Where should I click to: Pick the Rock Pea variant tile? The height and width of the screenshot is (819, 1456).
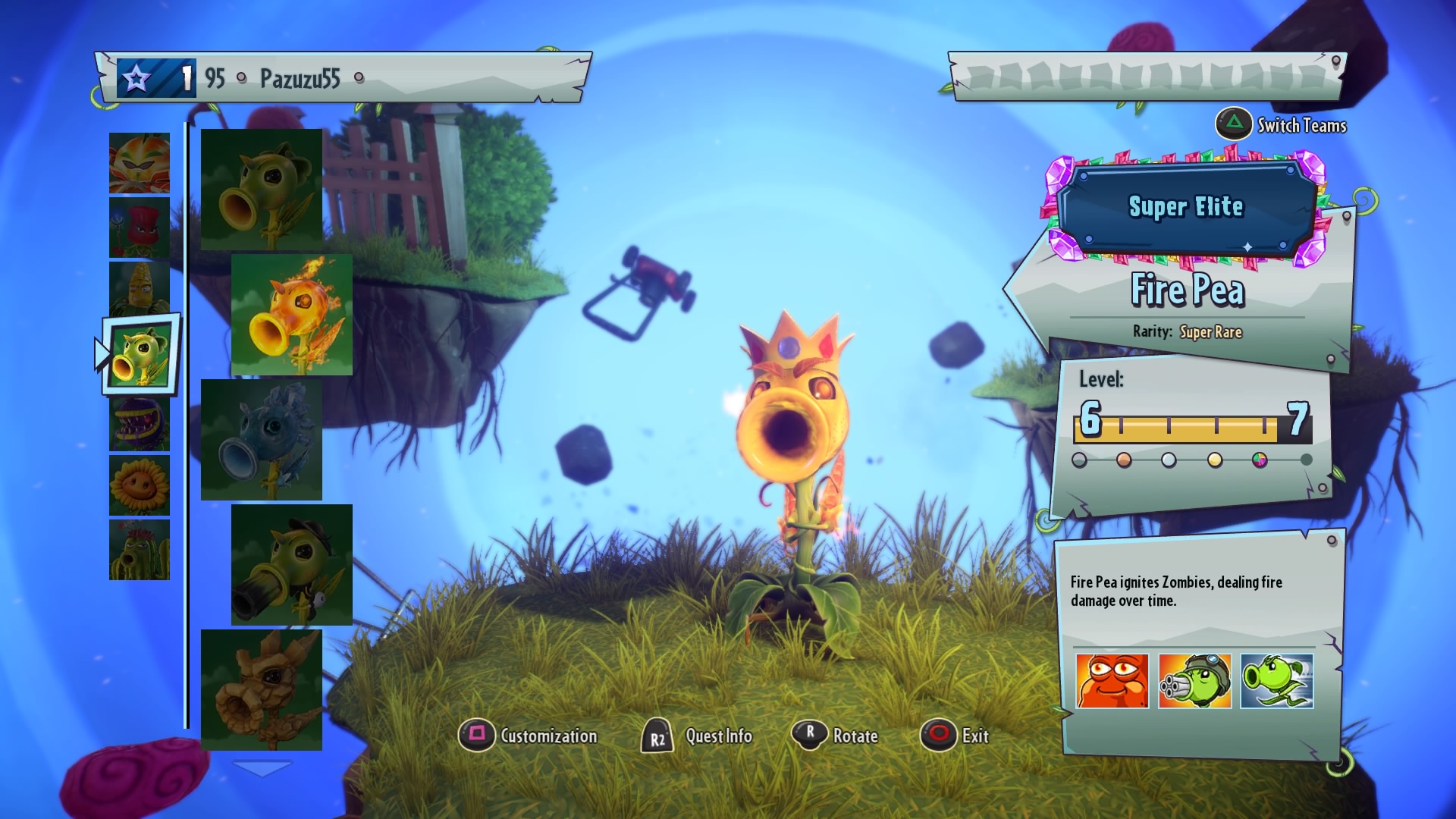(262, 690)
